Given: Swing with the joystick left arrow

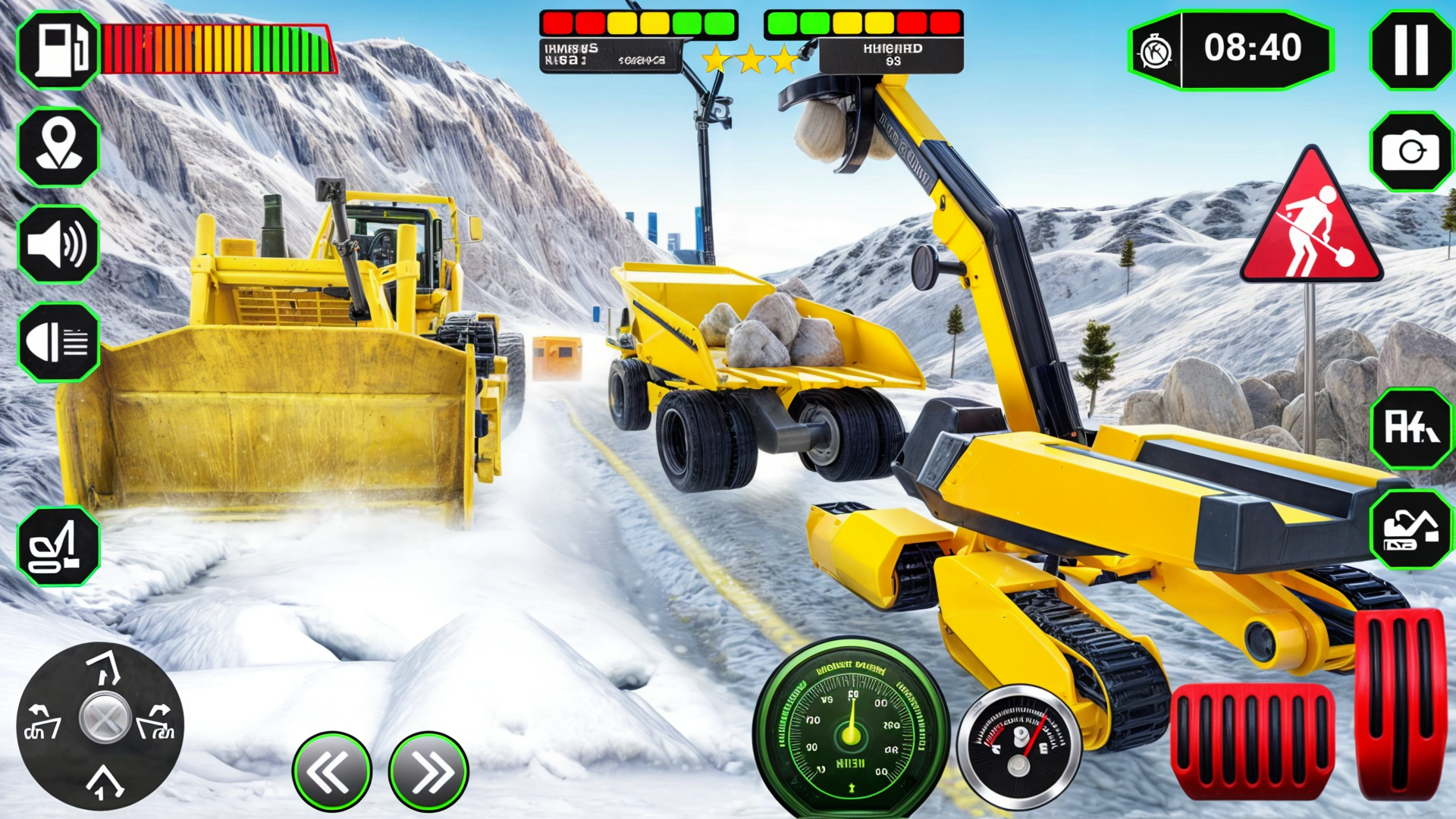Looking at the screenshot, I should pos(43,723).
